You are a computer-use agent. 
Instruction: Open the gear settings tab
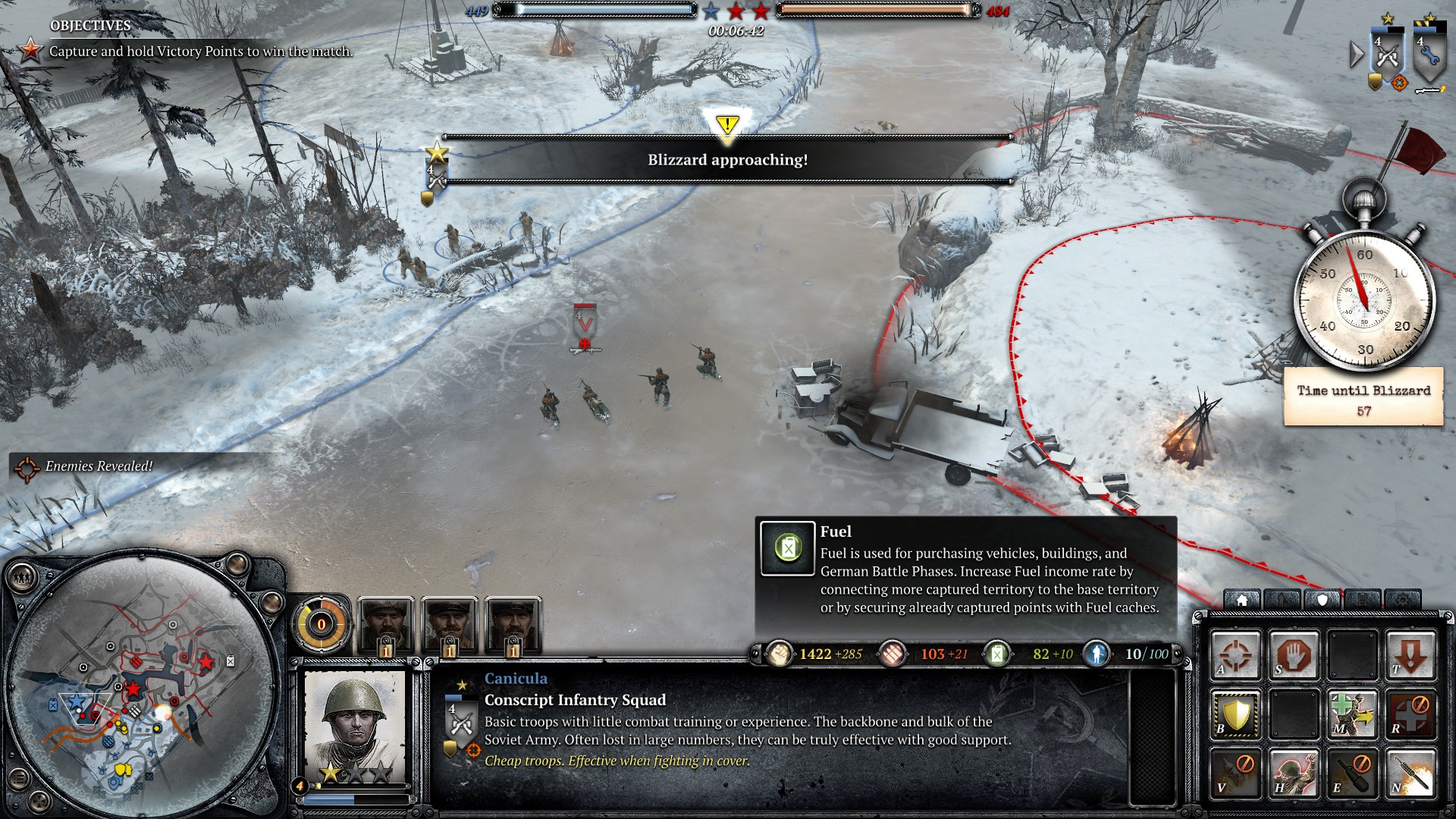[1403, 600]
